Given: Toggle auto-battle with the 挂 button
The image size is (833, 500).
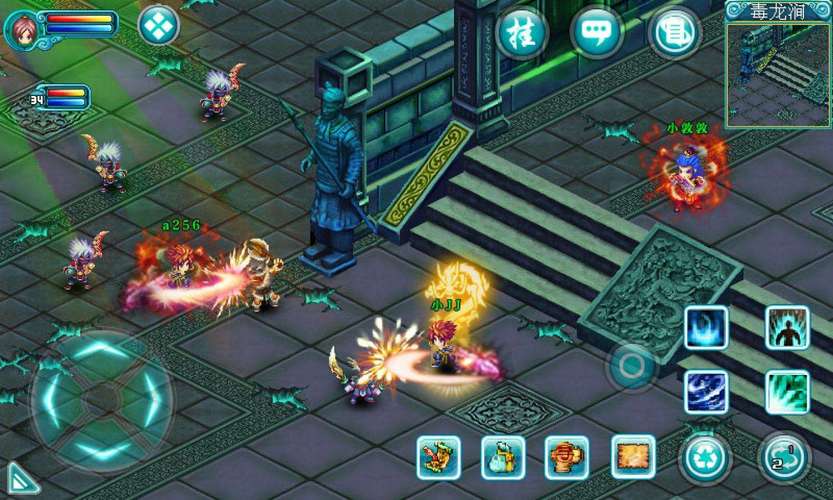Looking at the screenshot, I should (521, 33).
